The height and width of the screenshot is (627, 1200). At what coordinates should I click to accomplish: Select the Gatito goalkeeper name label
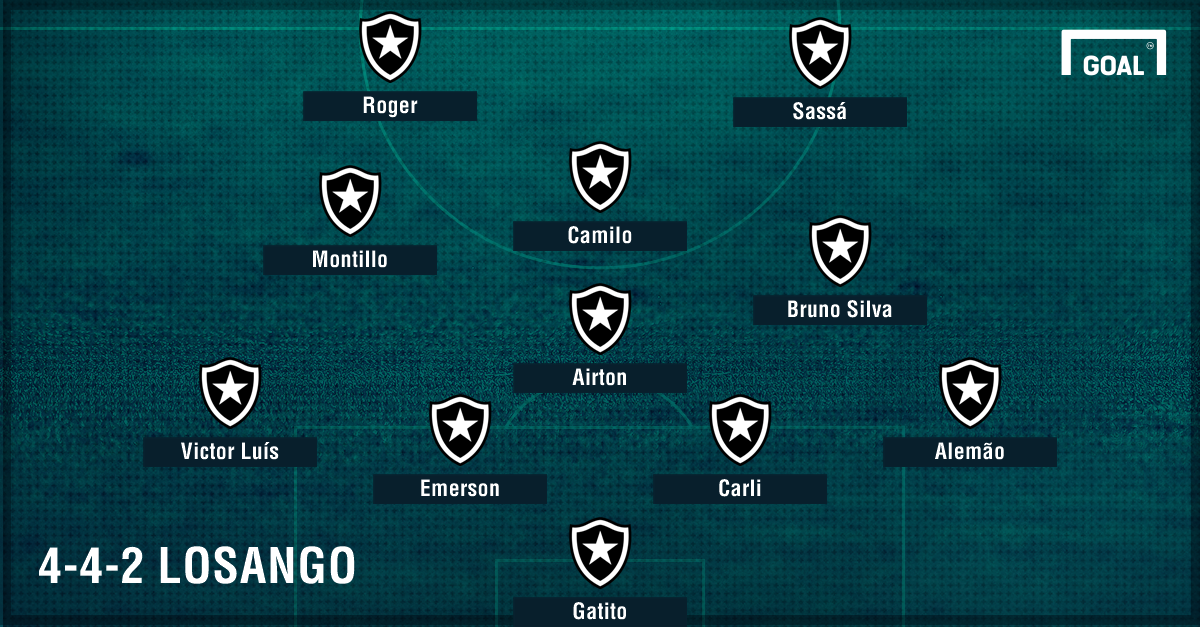point(600,611)
